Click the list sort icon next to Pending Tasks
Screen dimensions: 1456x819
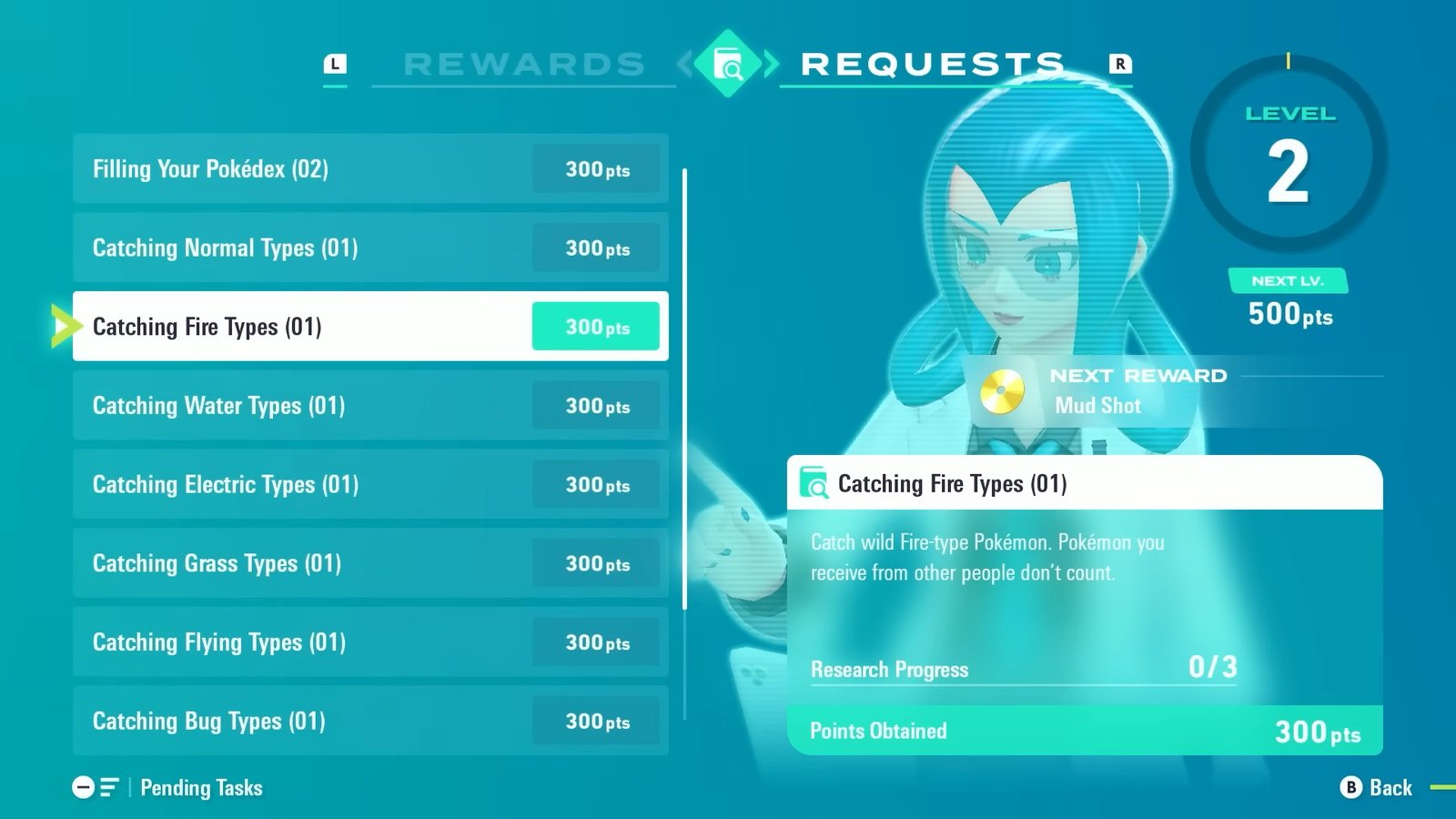(x=110, y=787)
